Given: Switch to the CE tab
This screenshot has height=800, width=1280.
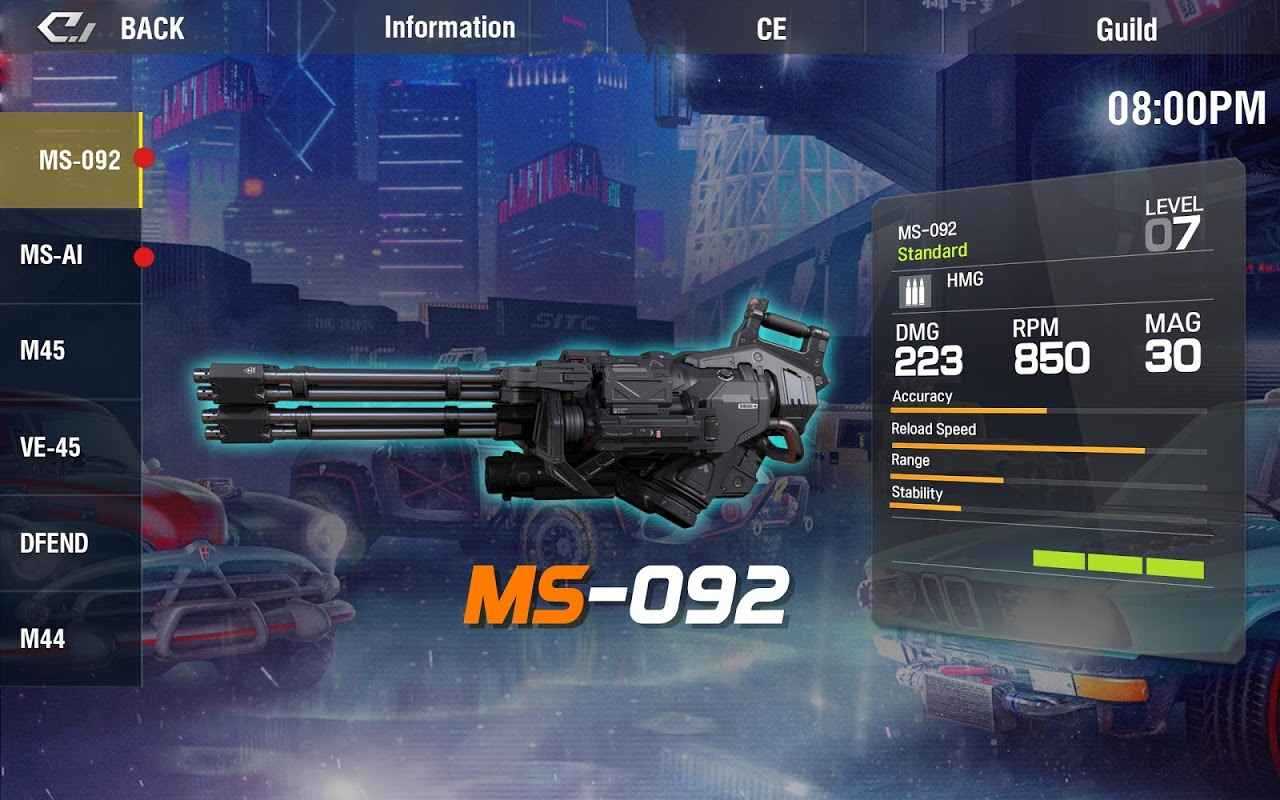Looking at the screenshot, I should [x=771, y=29].
